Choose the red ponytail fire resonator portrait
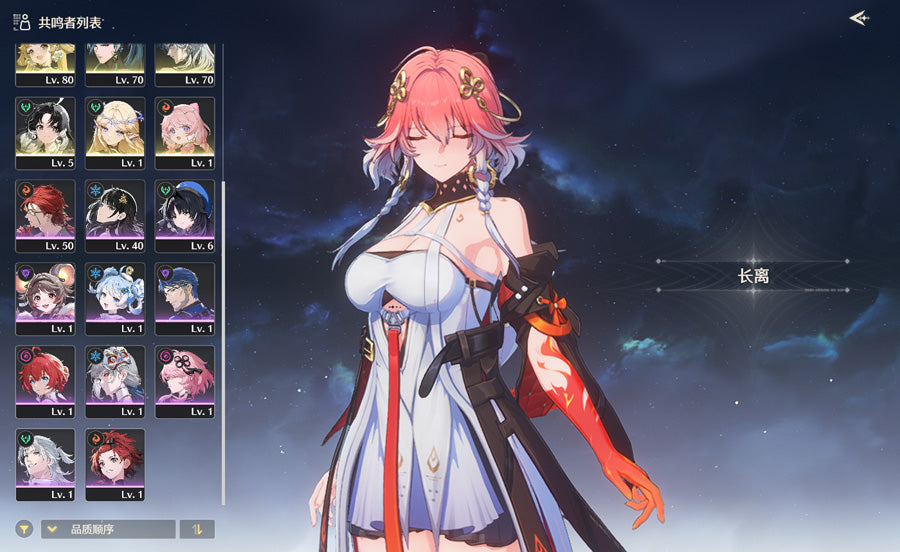Viewport: 900px width, 552px height. tap(115, 464)
